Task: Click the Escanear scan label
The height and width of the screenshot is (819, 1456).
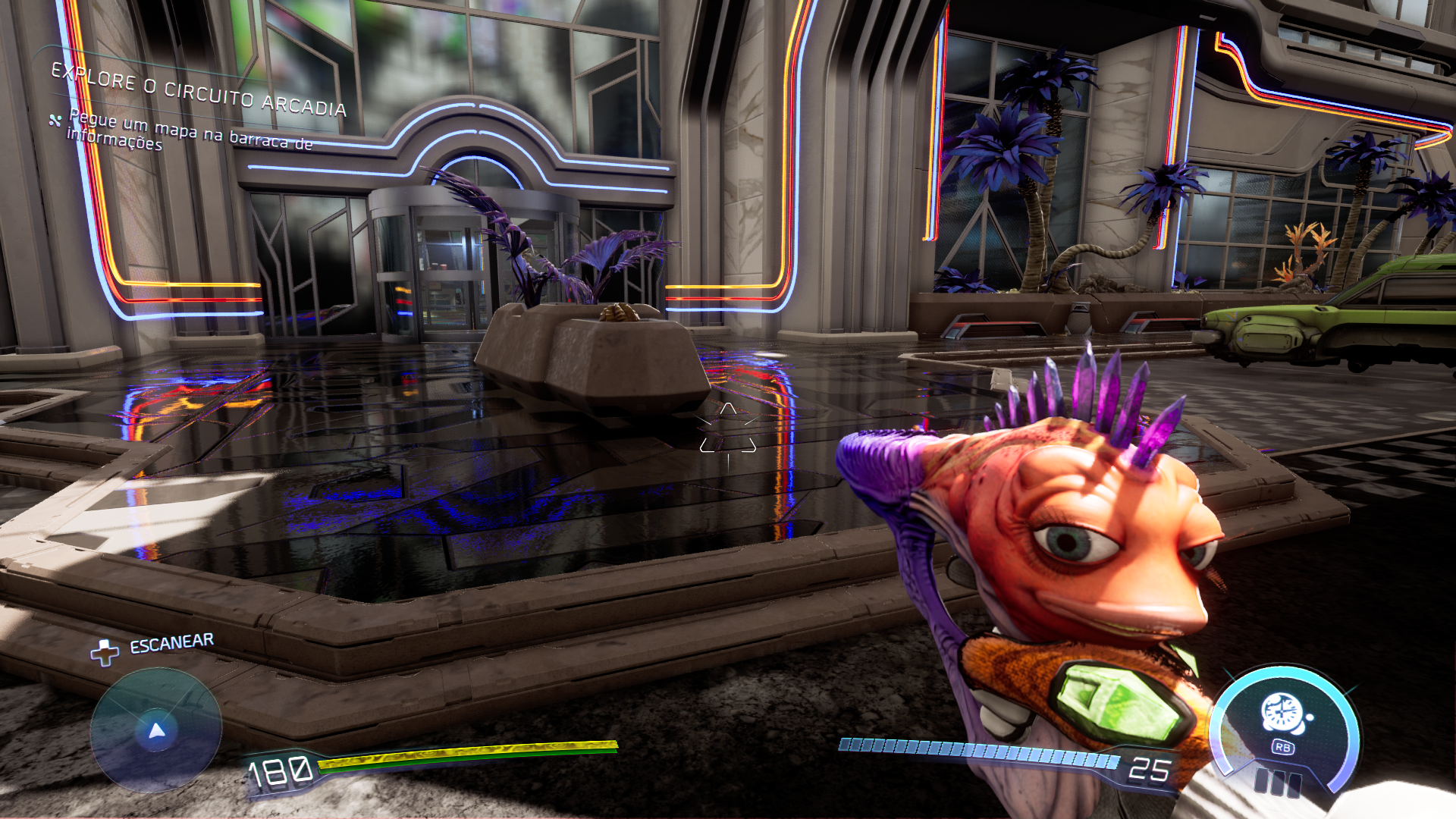Action: (x=171, y=644)
